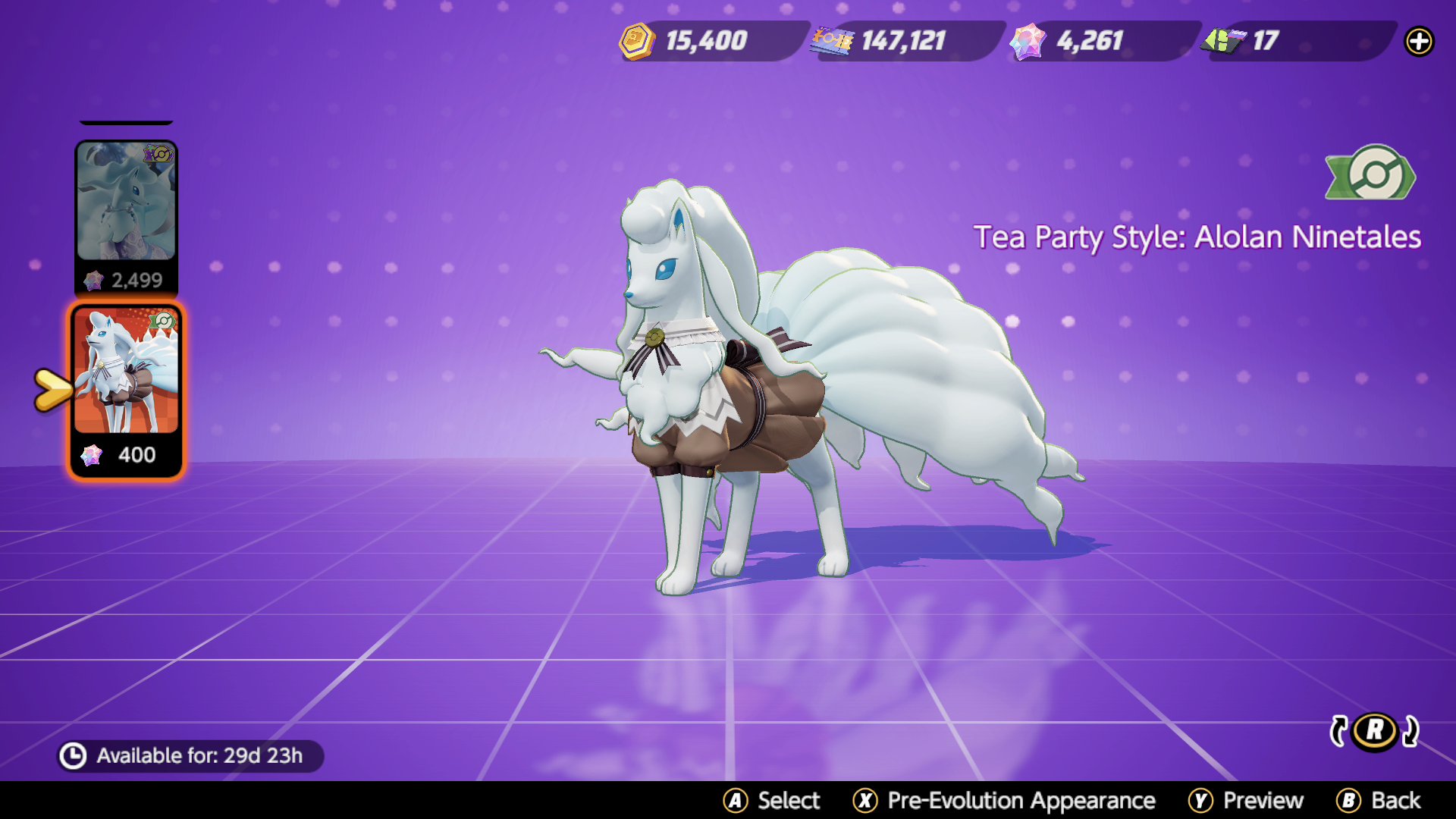Open currency shop with the plus icon

[x=1420, y=42]
